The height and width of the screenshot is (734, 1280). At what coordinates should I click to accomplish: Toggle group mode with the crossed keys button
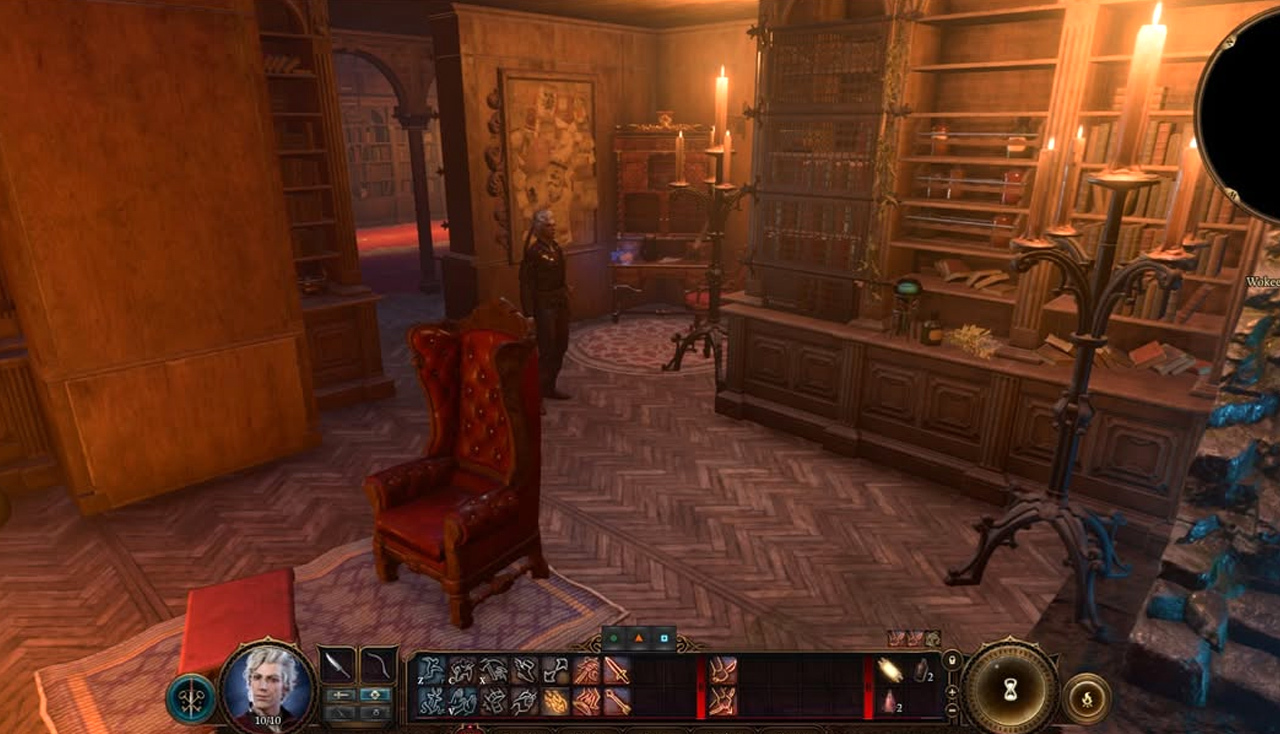point(190,698)
